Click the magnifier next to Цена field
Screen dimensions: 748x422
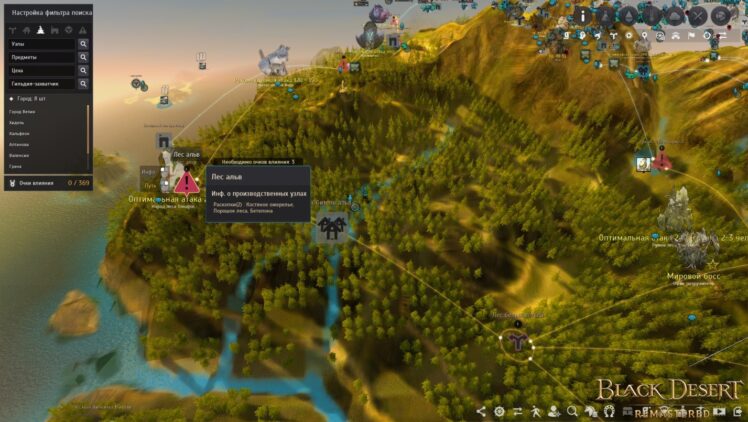pos(83,71)
